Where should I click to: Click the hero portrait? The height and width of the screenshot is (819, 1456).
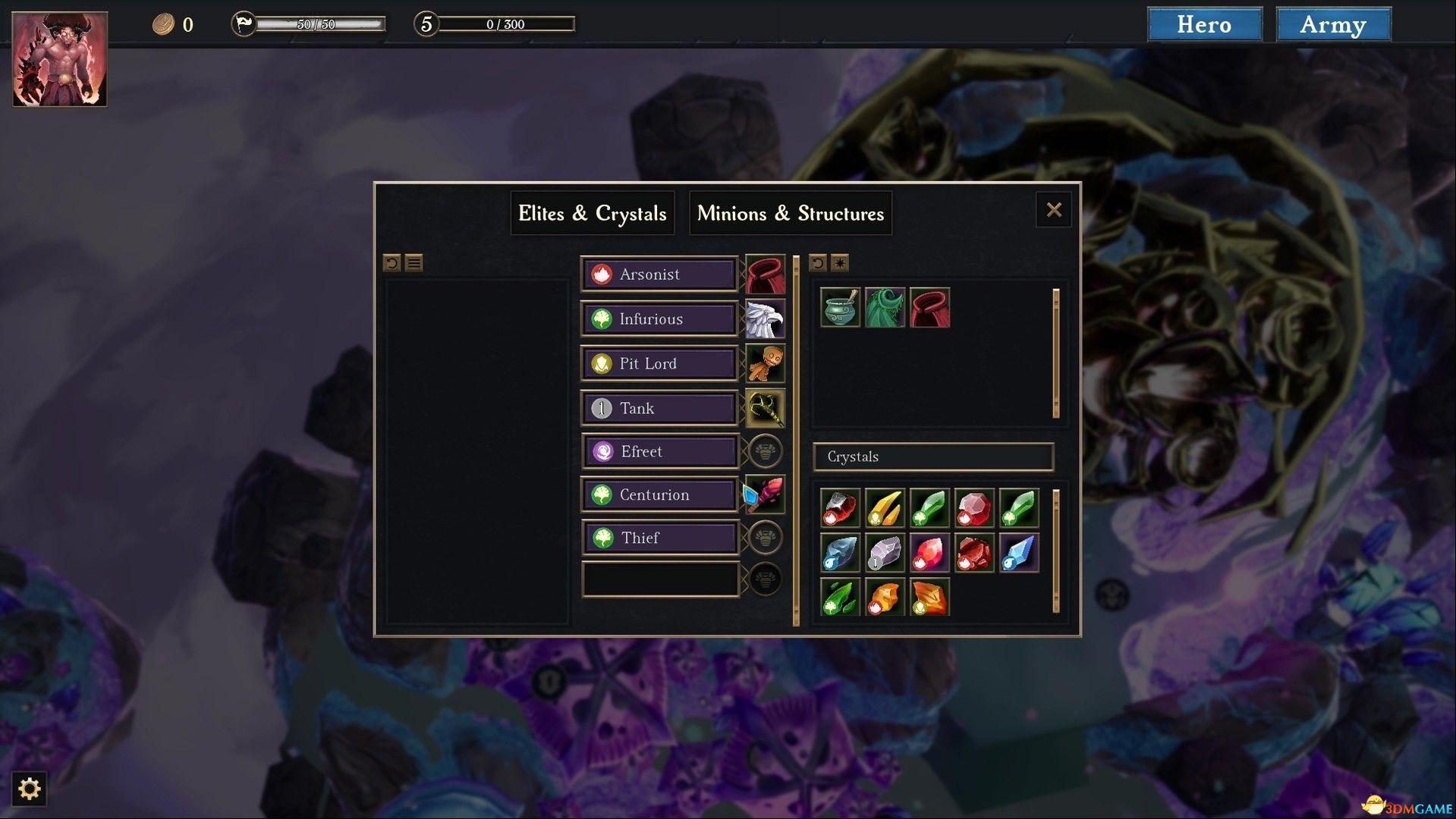60,59
